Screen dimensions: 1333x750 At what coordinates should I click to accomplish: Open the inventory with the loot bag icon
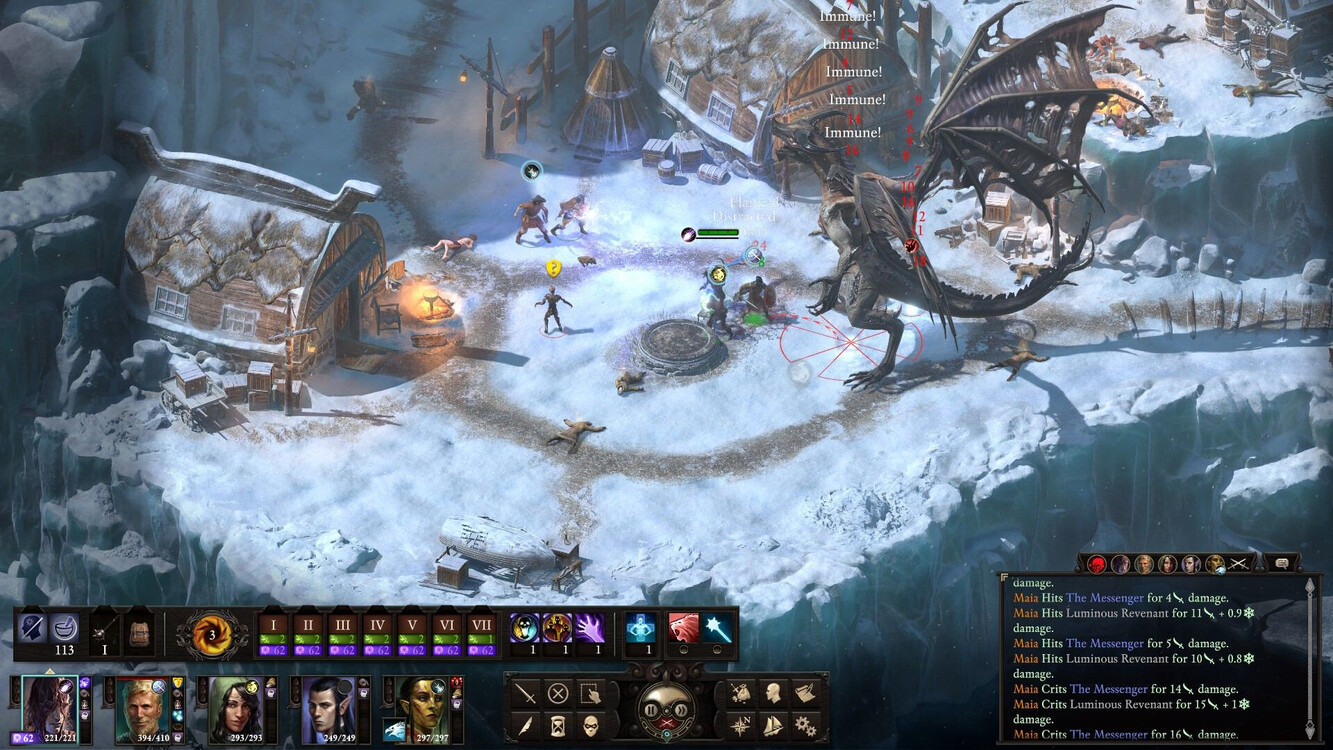(741, 693)
